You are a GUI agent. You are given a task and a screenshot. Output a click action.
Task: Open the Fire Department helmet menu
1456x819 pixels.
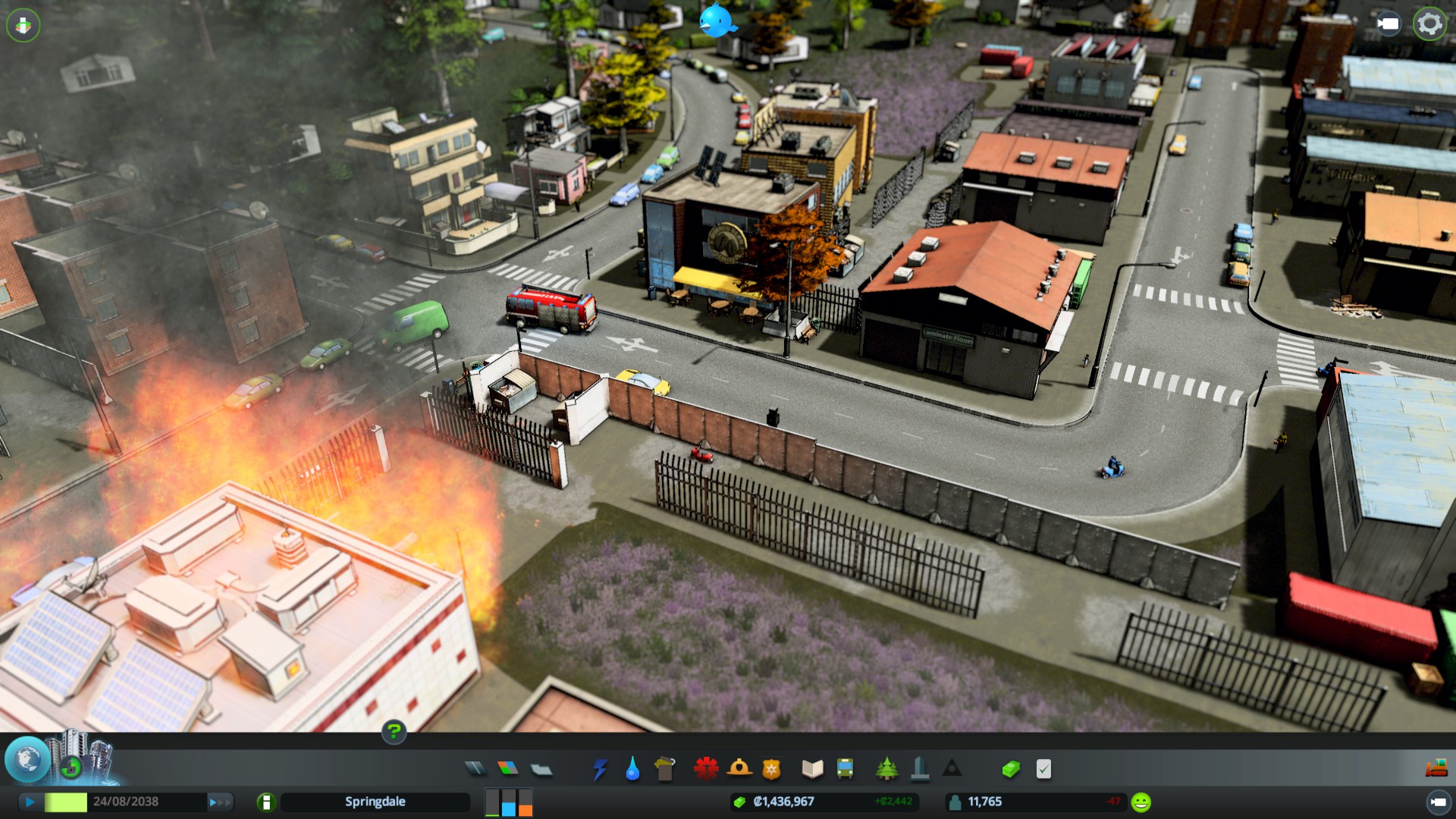[739, 769]
